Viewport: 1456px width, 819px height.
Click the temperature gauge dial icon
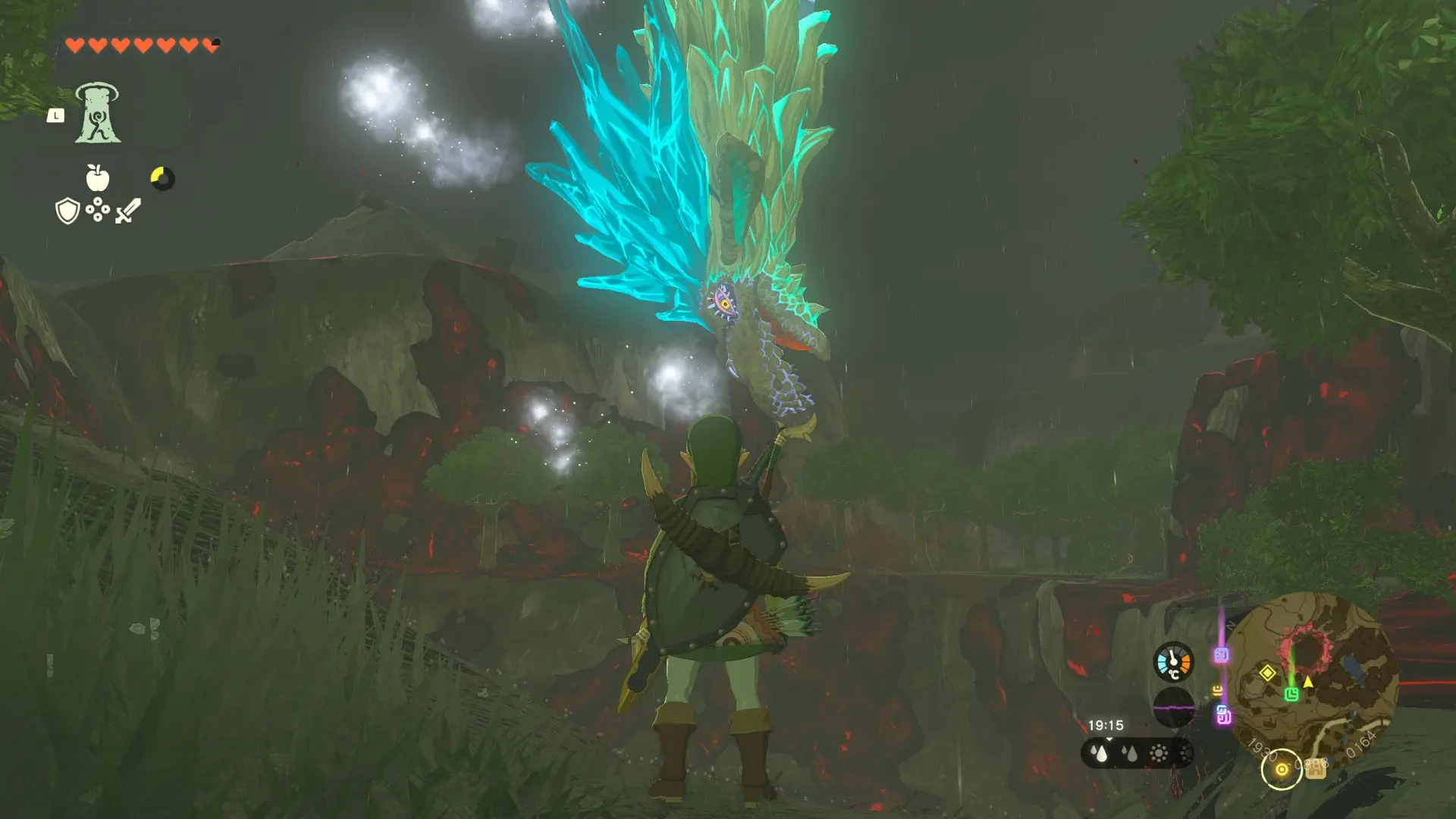(1172, 661)
